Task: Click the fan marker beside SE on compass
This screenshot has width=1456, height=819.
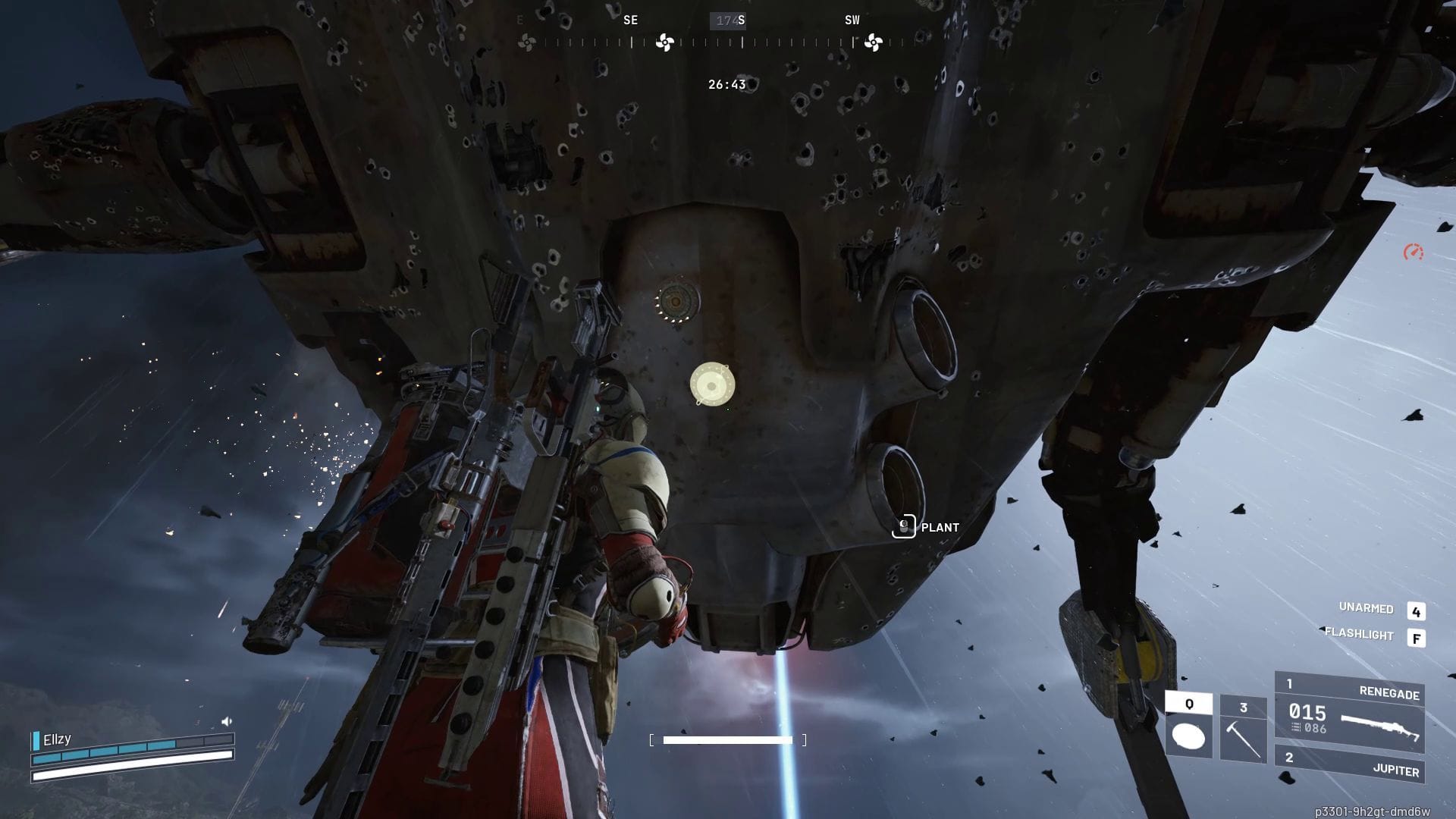Action: [664, 42]
